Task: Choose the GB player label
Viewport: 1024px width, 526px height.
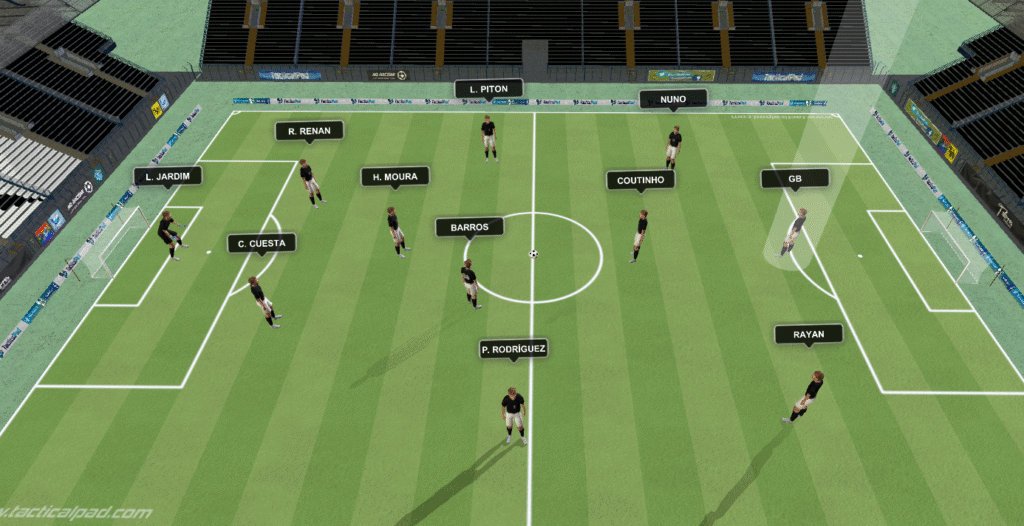Action: [x=795, y=179]
